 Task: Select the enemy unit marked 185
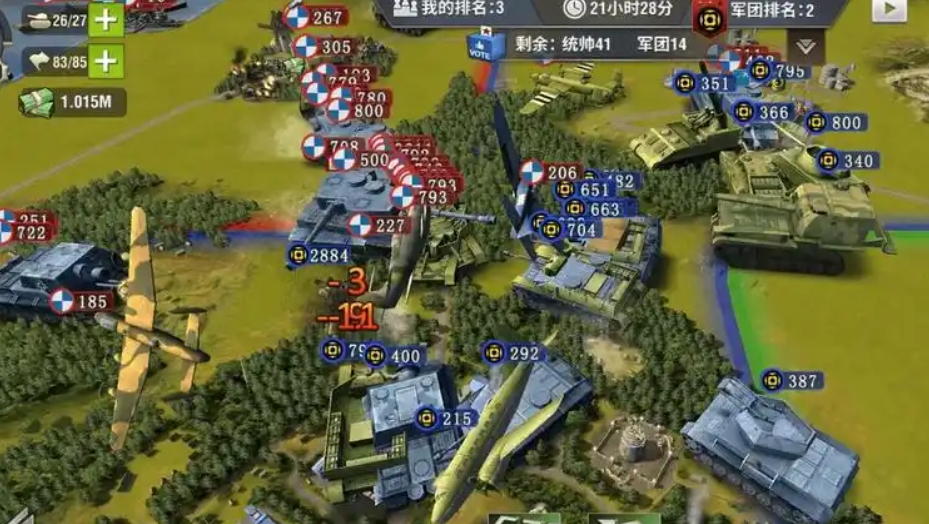[x=79, y=301]
